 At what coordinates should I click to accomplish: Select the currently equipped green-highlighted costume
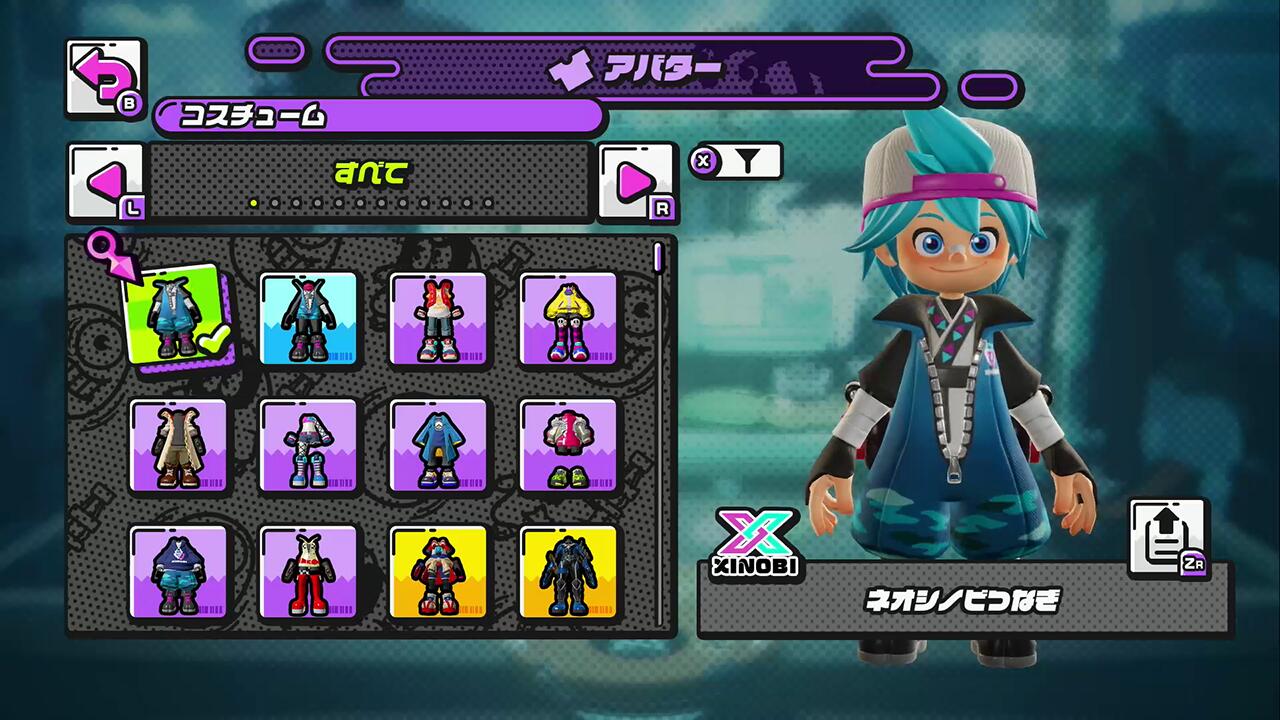178,318
